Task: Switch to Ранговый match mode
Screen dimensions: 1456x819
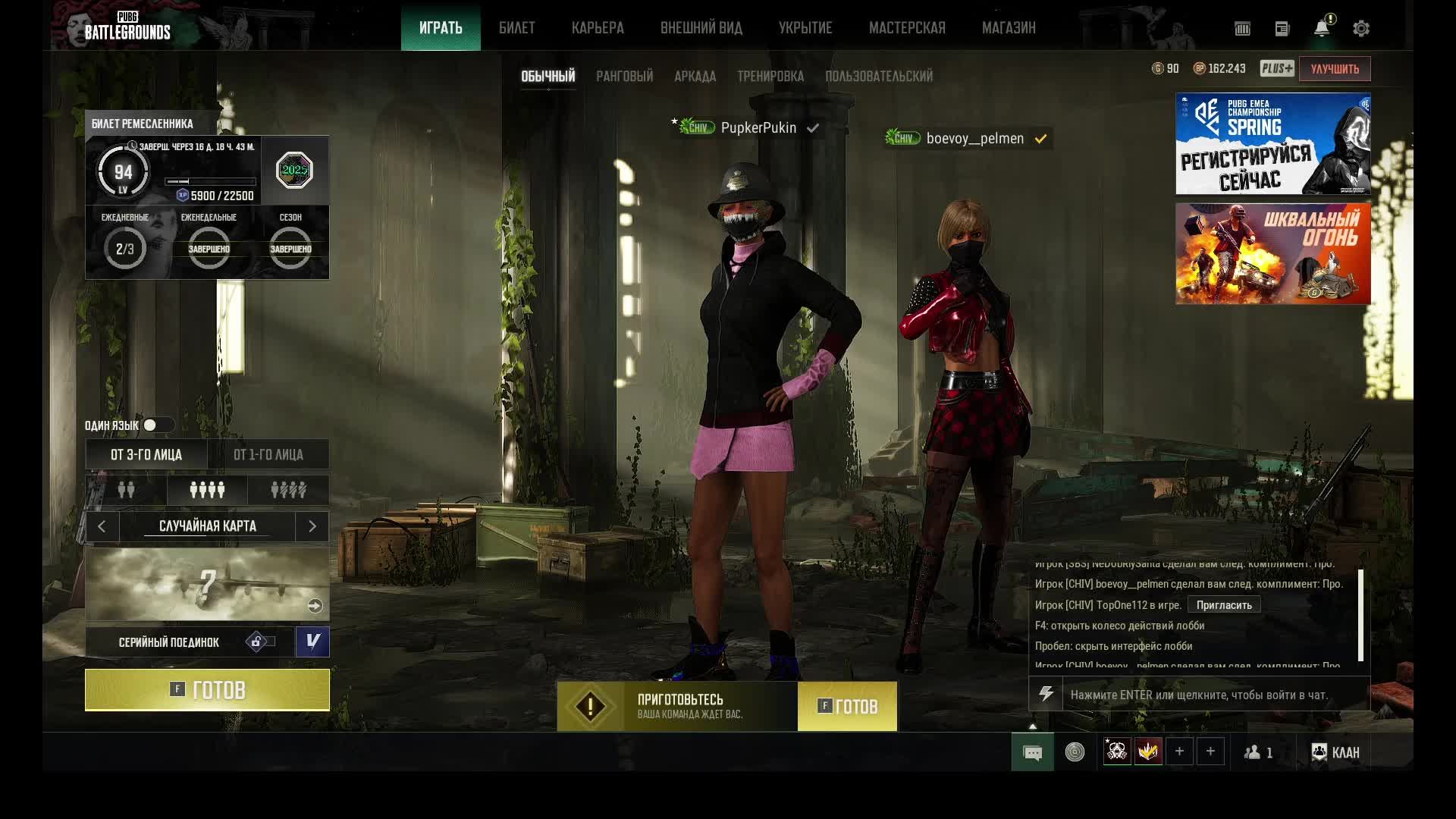Action: pos(624,77)
